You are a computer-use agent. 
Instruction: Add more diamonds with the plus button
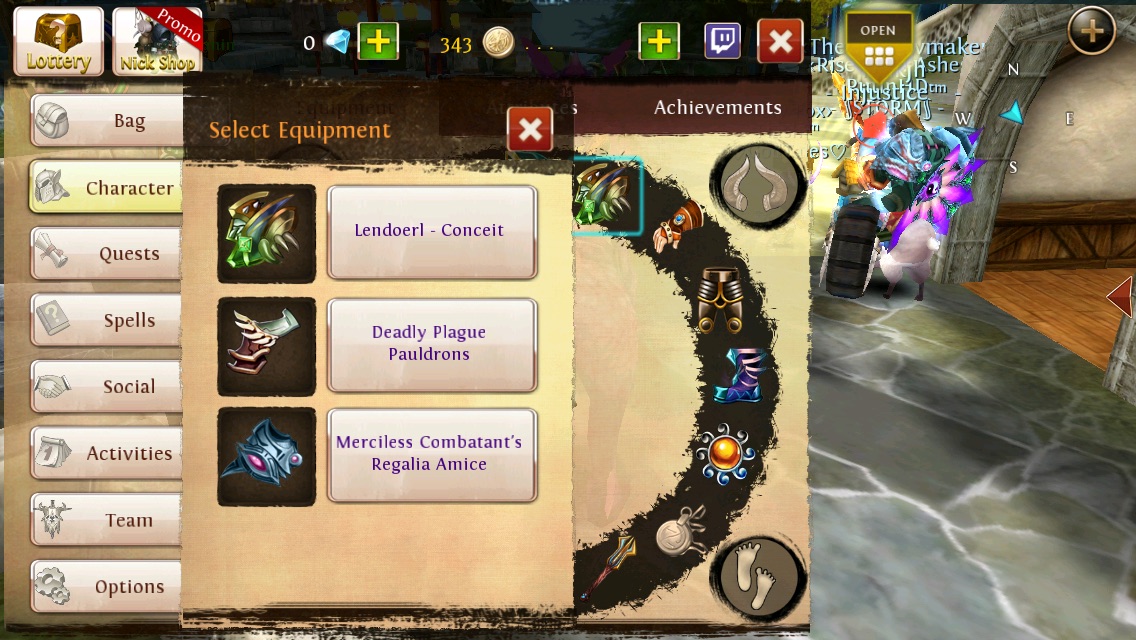pyautogui.click(x=378, y=42)
